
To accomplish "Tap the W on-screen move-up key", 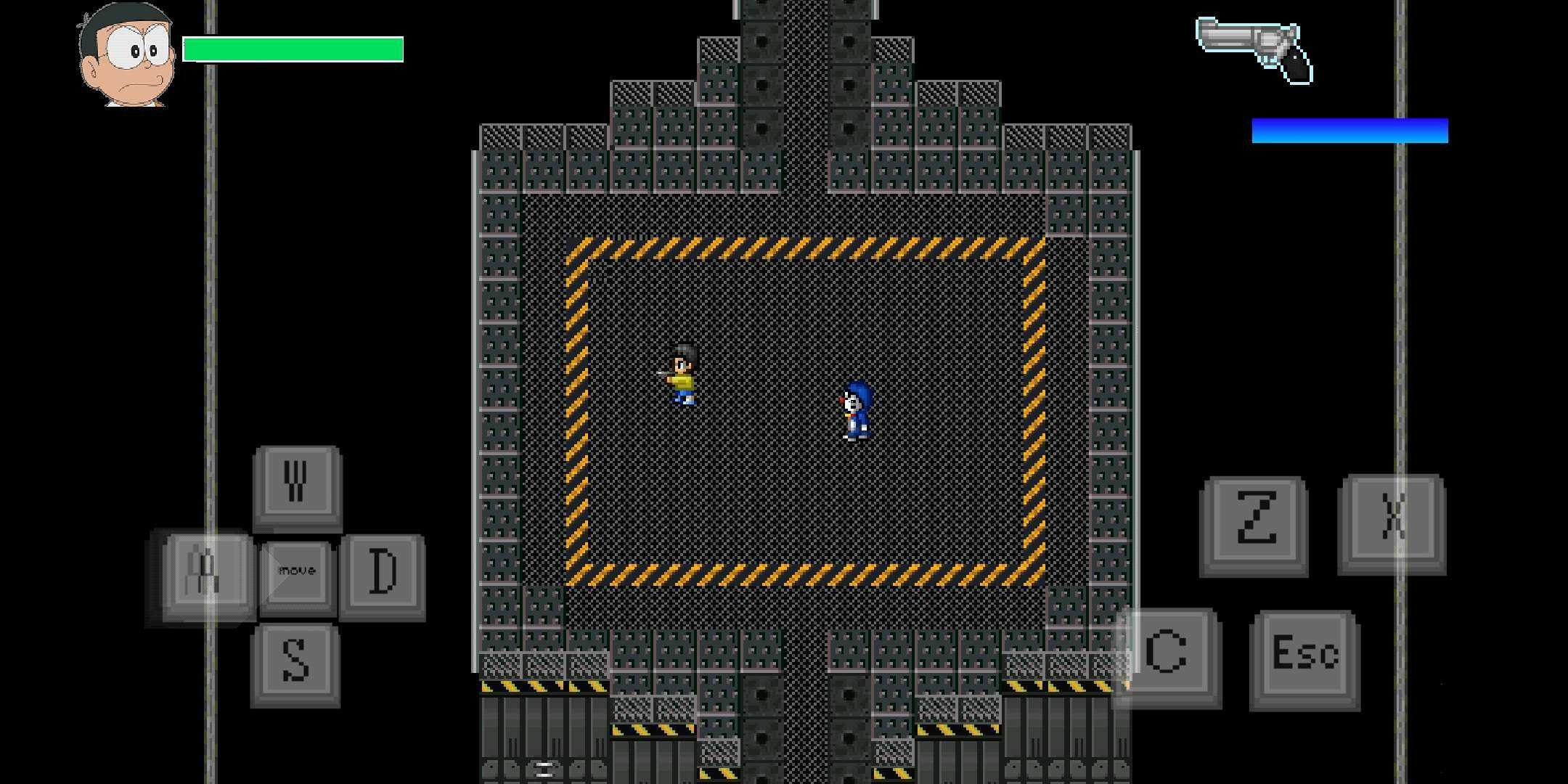I will (x=297, y=484).
